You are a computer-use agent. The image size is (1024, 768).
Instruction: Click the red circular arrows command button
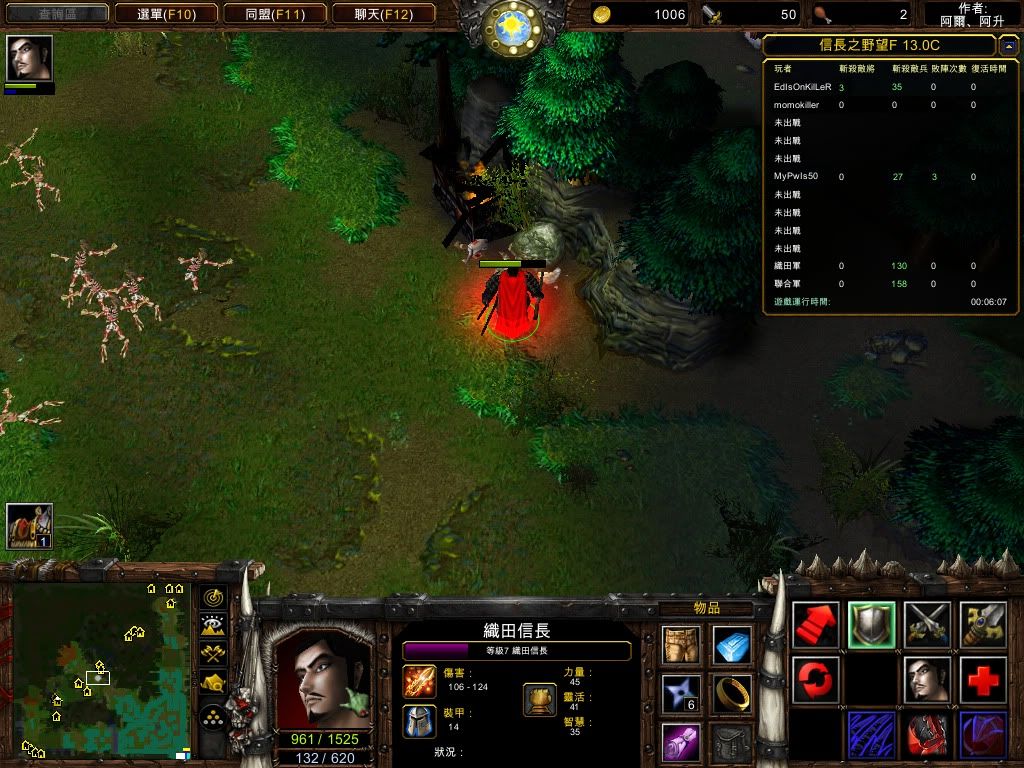(816, 680)
